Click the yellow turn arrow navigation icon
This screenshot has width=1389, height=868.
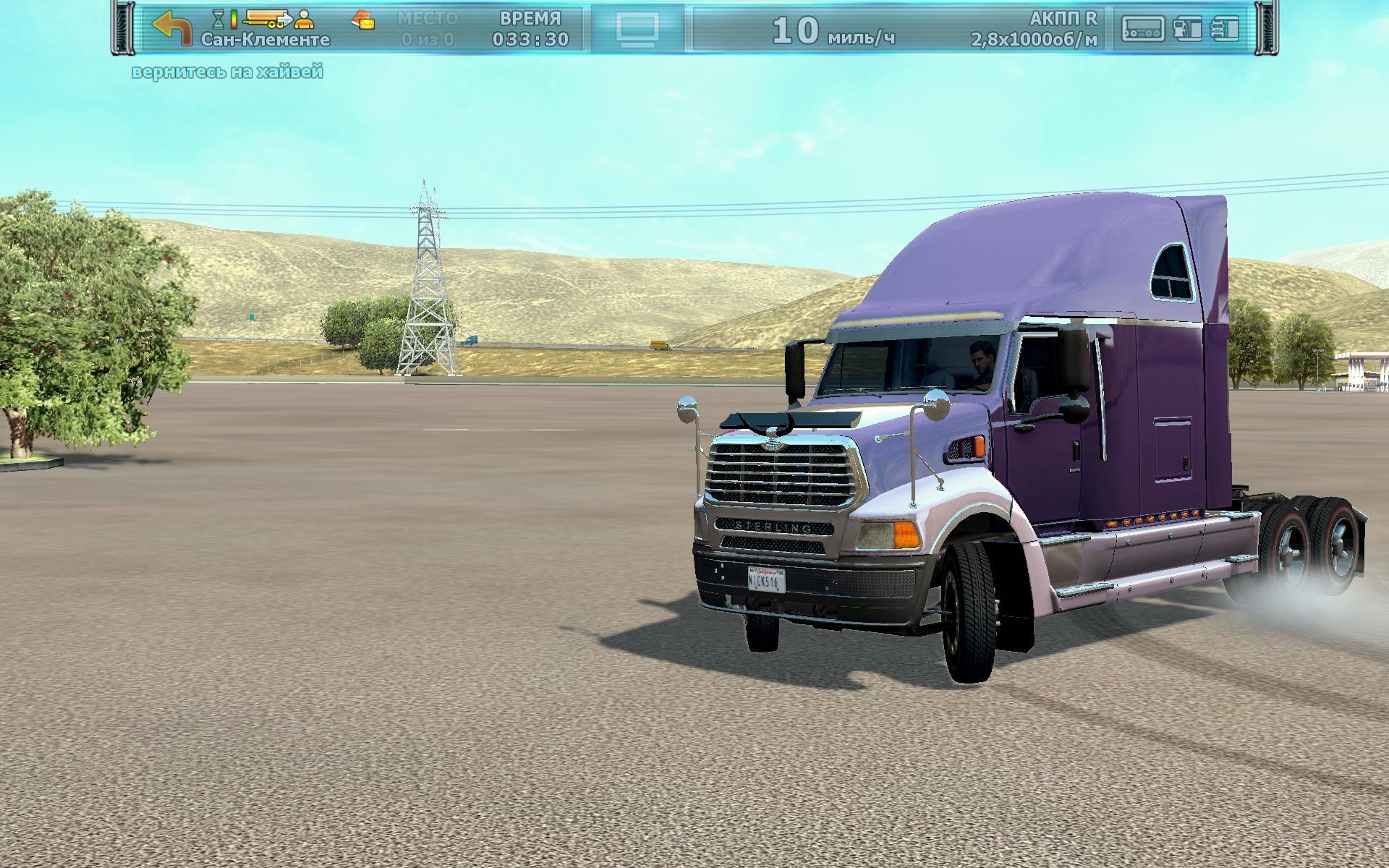coord(172,29)
